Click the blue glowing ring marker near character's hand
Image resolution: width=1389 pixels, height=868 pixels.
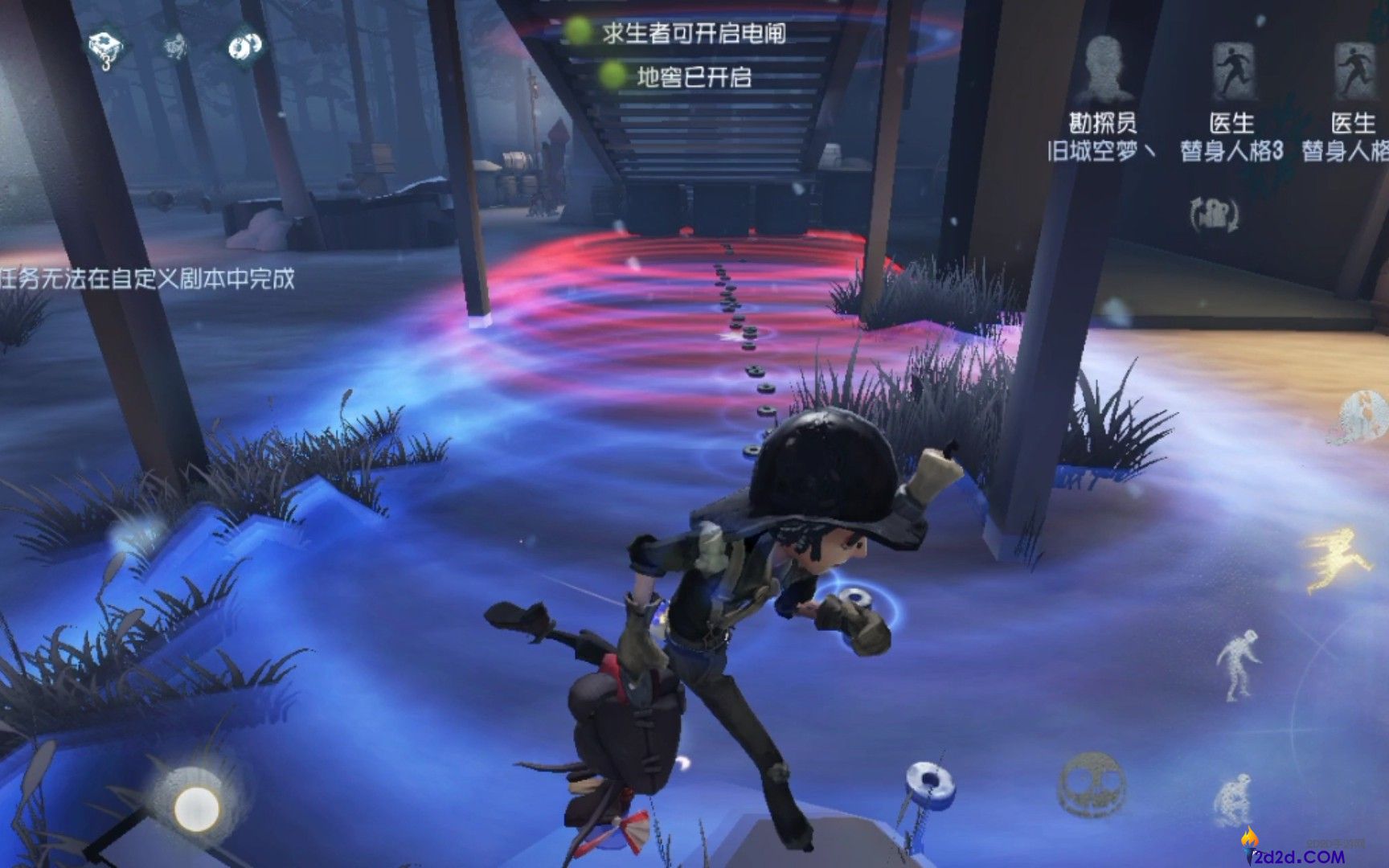click(857, 597)
